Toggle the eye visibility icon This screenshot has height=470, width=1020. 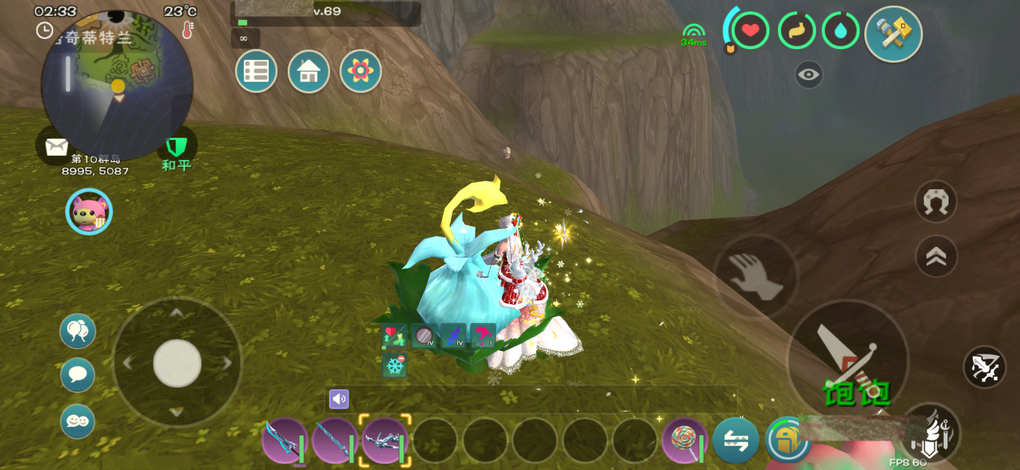pyautogui.click(x=809, y=73)
